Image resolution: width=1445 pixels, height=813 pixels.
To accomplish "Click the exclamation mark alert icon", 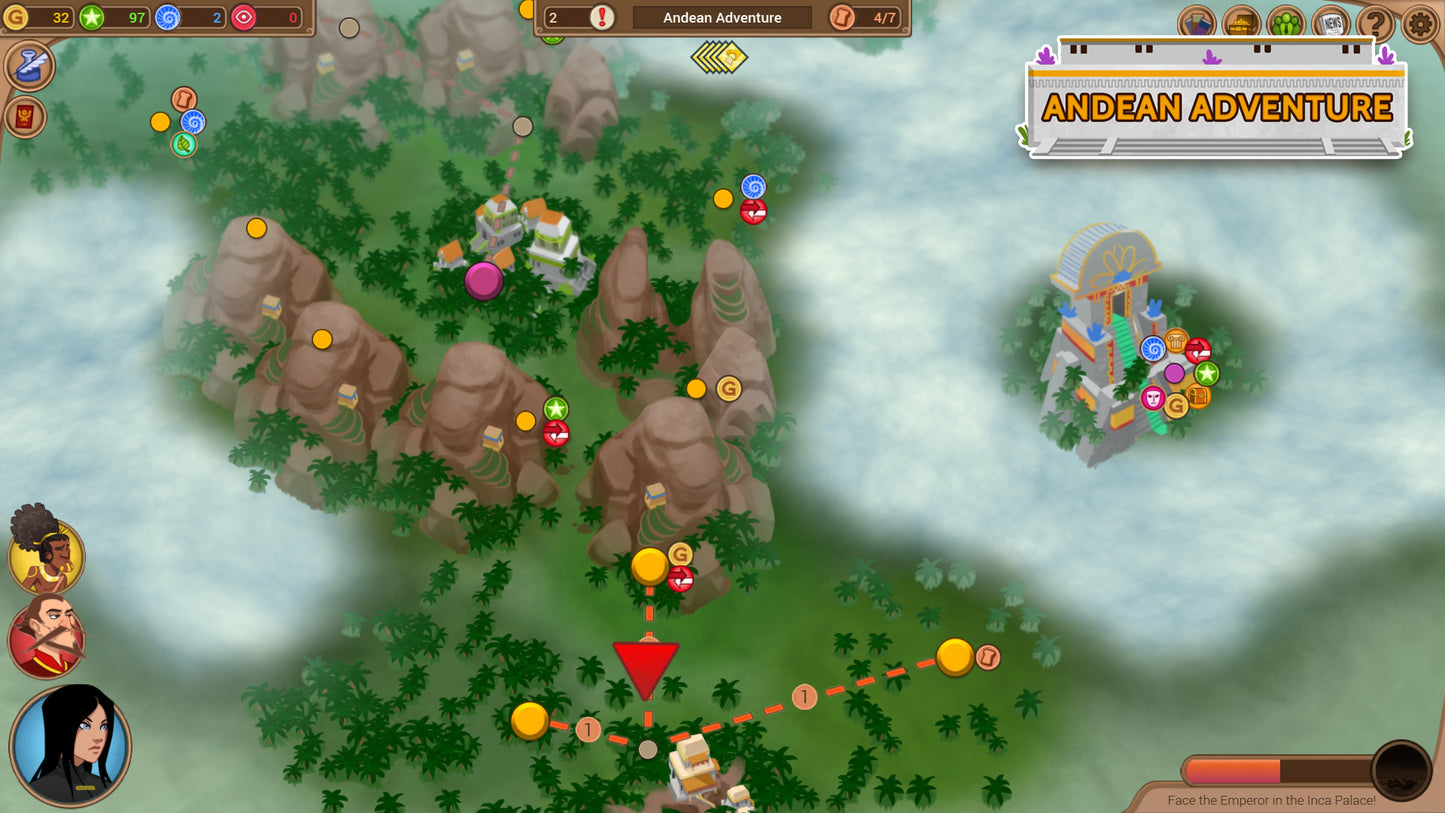I will click(x=603, y=17).
